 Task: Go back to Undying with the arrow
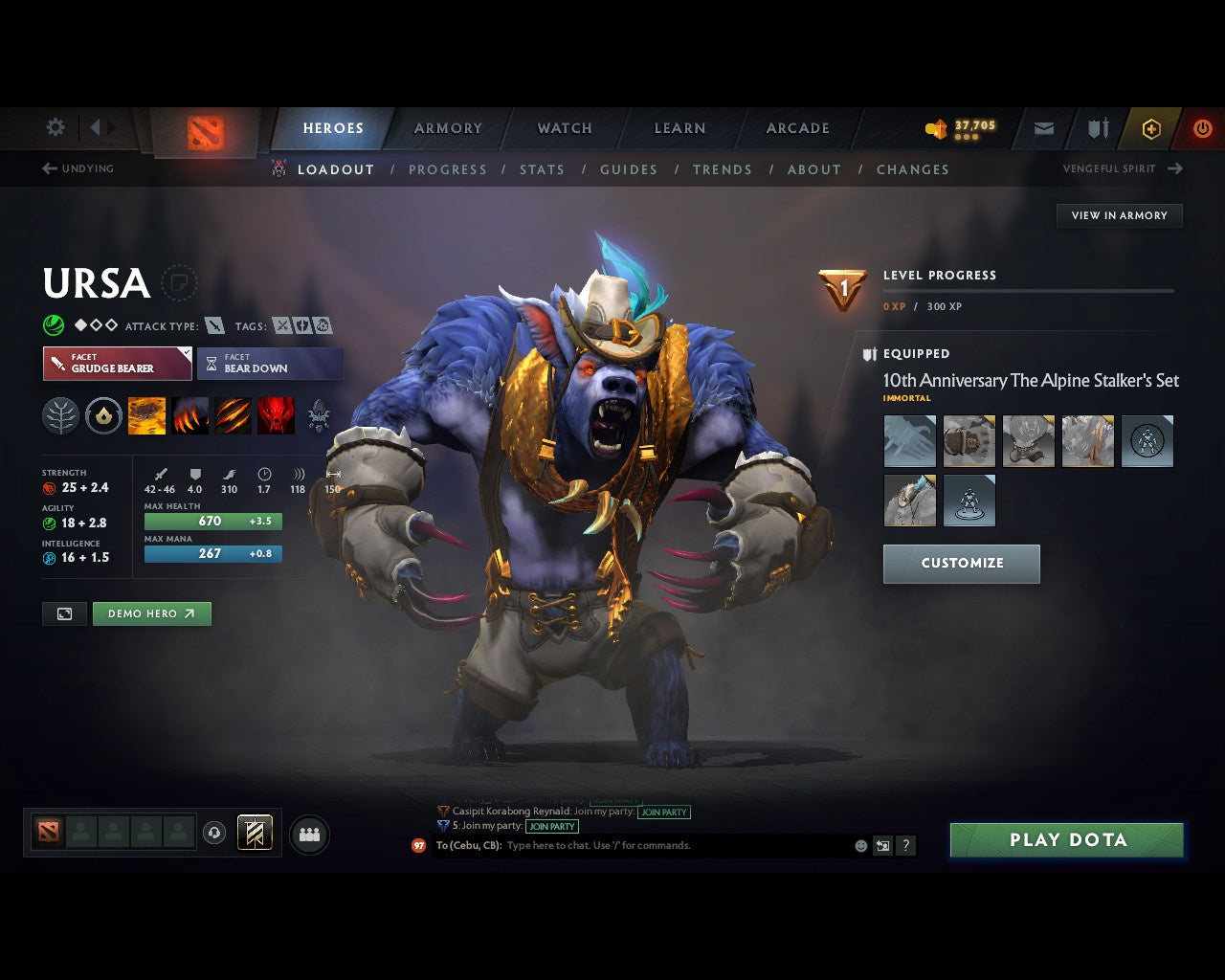click(x=48, y=168)
